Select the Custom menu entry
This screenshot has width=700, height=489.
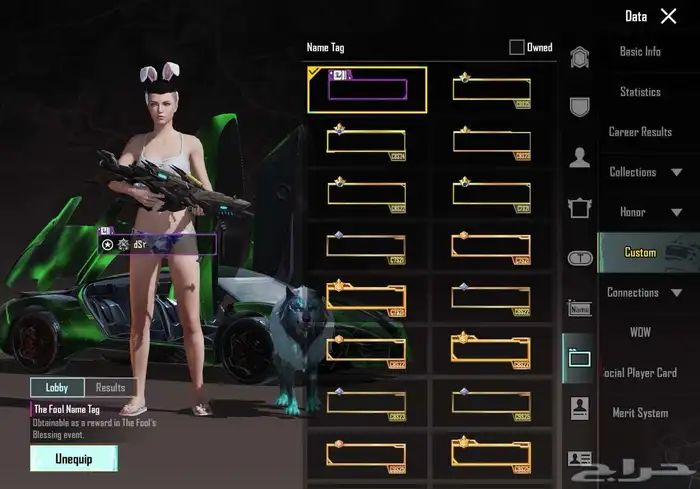(640, 252)
